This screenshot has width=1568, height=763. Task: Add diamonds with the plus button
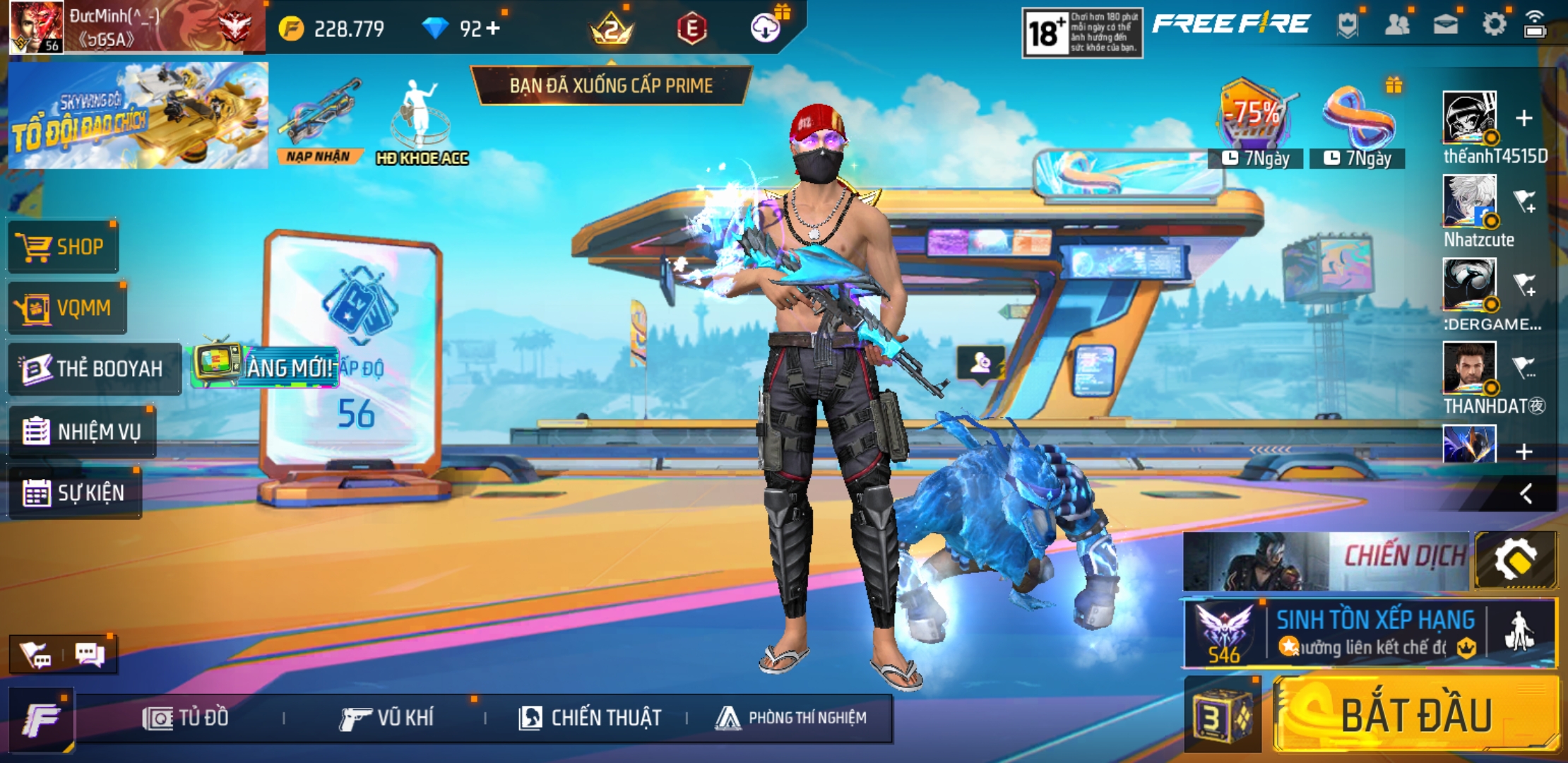[492, 28]
